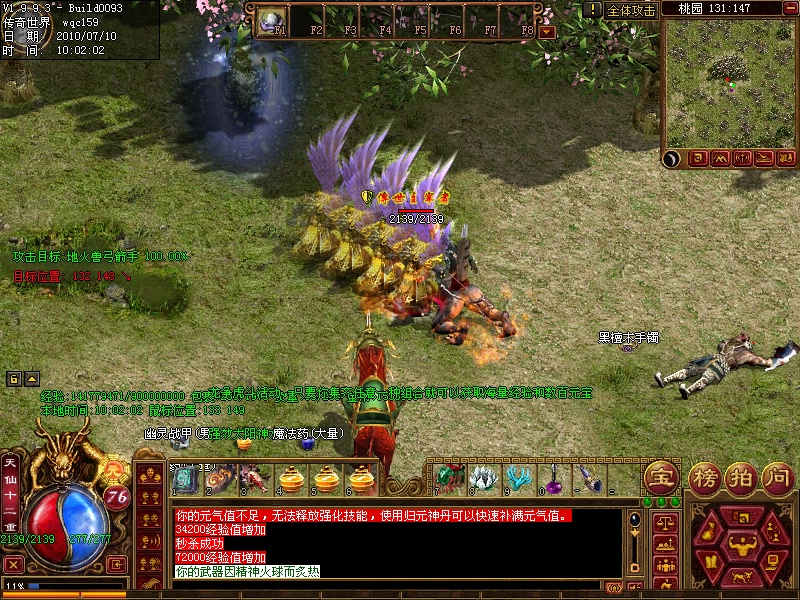The height and width of the screenshot is (600, 800).
Task: Open the 拍 auction button
Action: tap(739, 476)
